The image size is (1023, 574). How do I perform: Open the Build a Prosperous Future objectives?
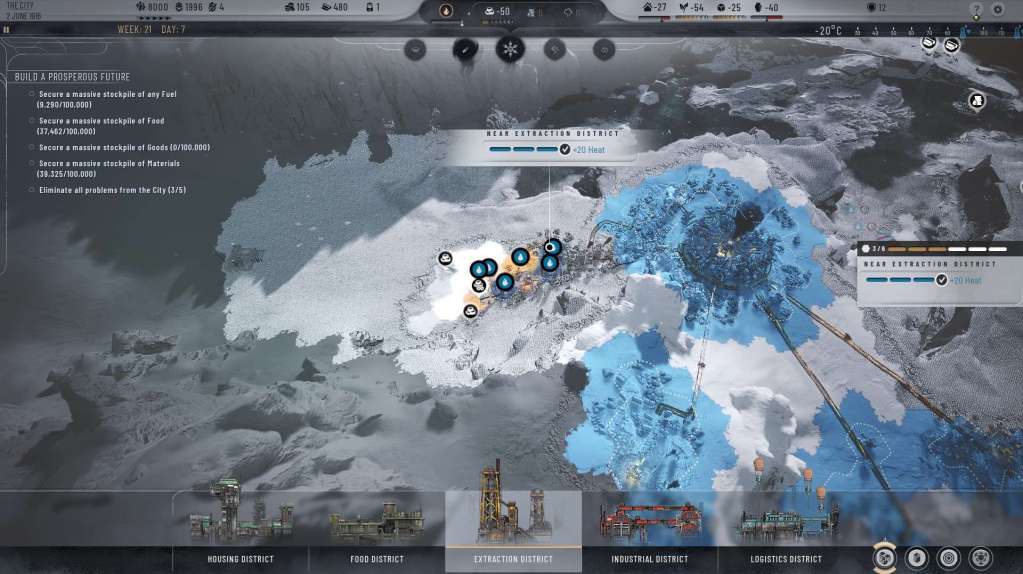72,77
